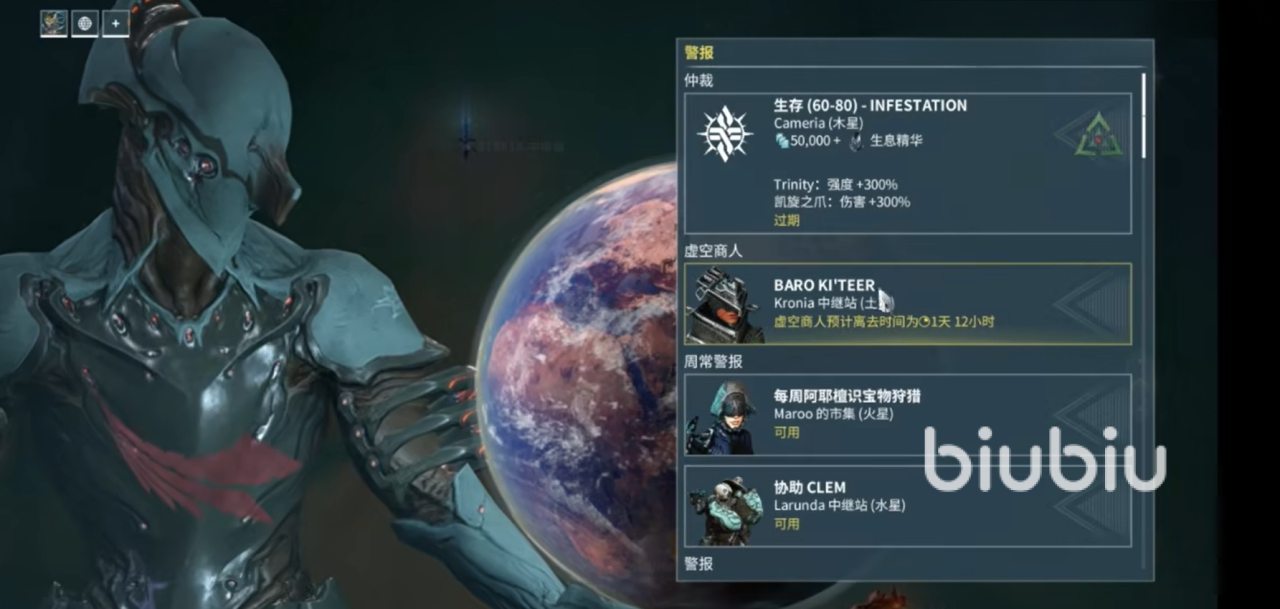
Task: Click the globe matchmaking icon
Action: (x=85, y=23)
